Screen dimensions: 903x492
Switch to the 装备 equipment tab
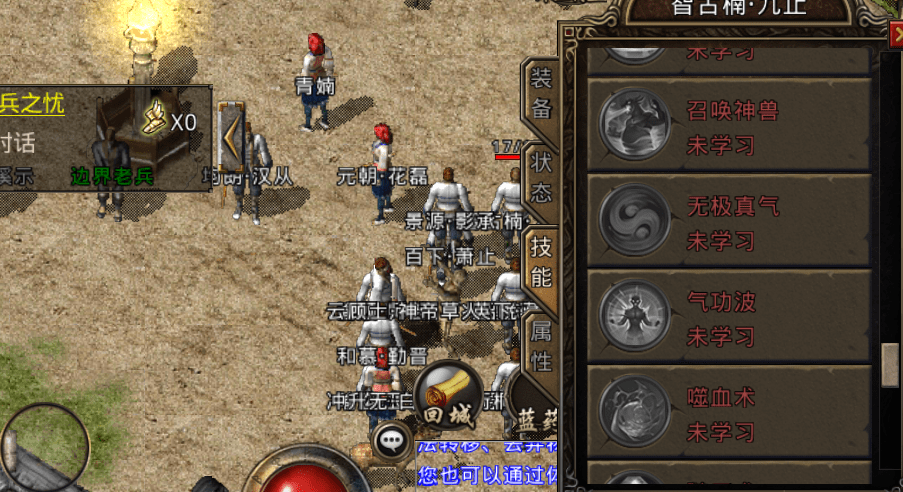[x=541, y=94]
